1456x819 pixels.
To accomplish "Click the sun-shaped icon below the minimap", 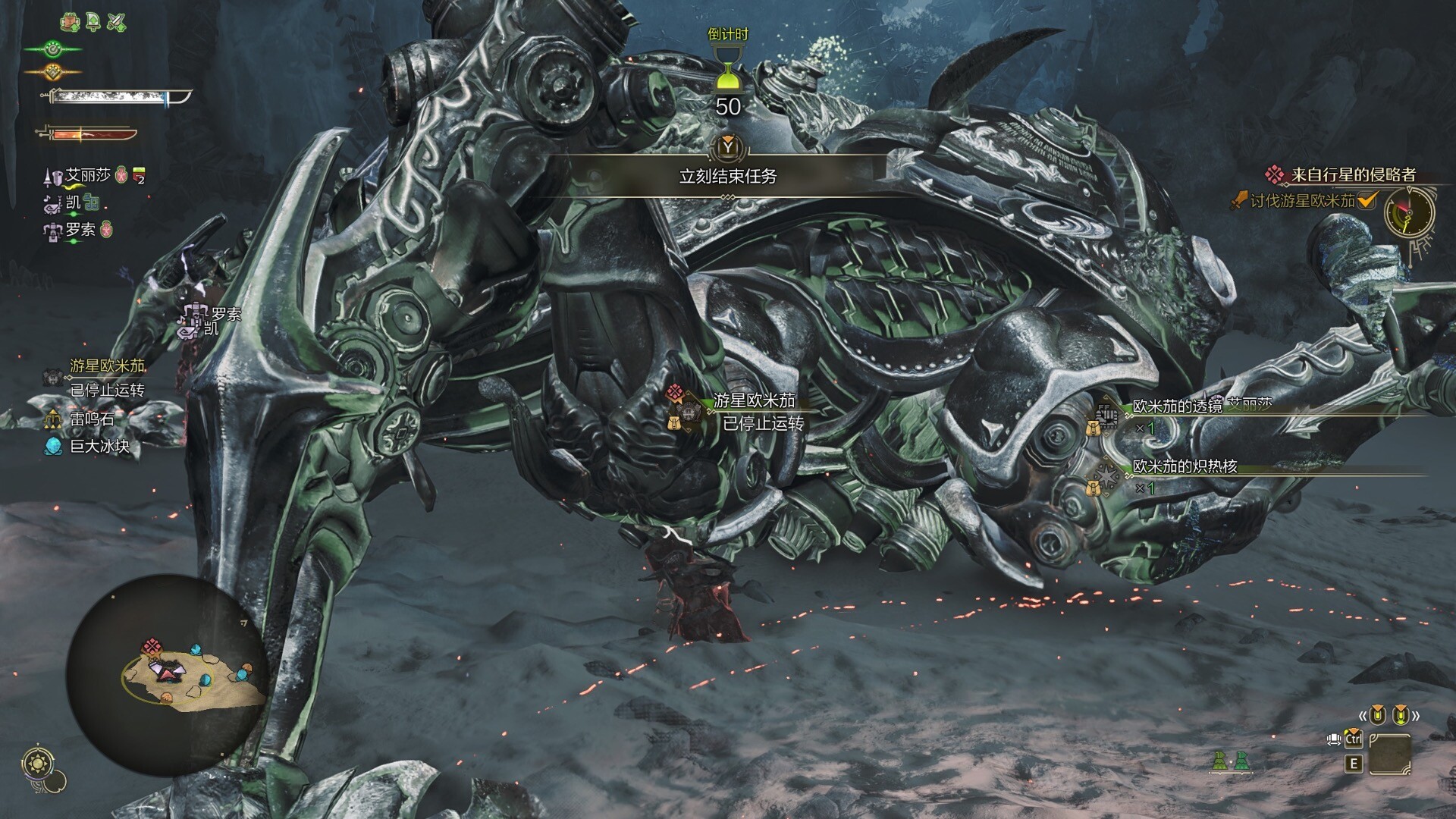I will coord(36,761).
